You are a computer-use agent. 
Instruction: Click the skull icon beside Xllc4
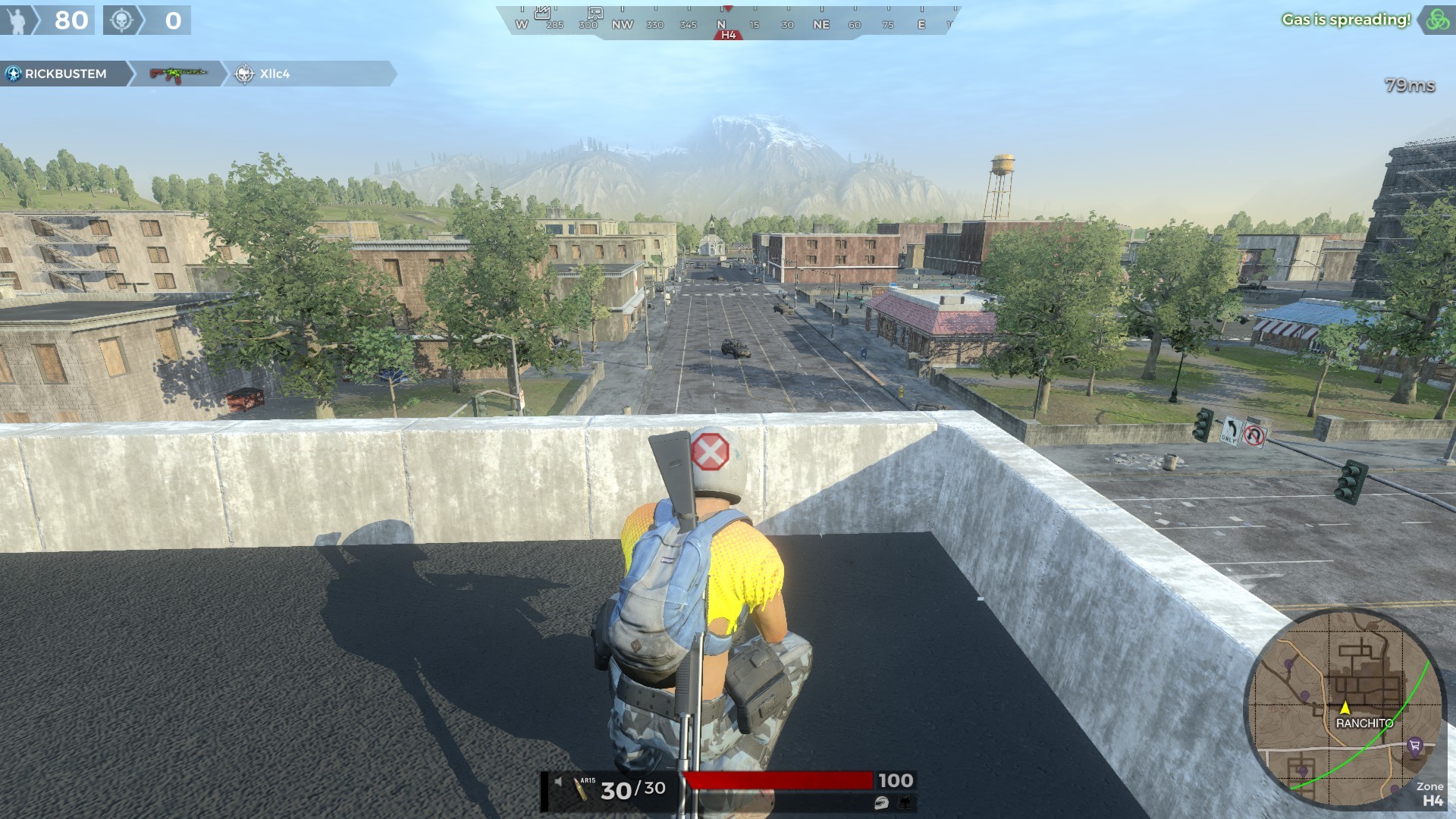click(x=243, y=74)
